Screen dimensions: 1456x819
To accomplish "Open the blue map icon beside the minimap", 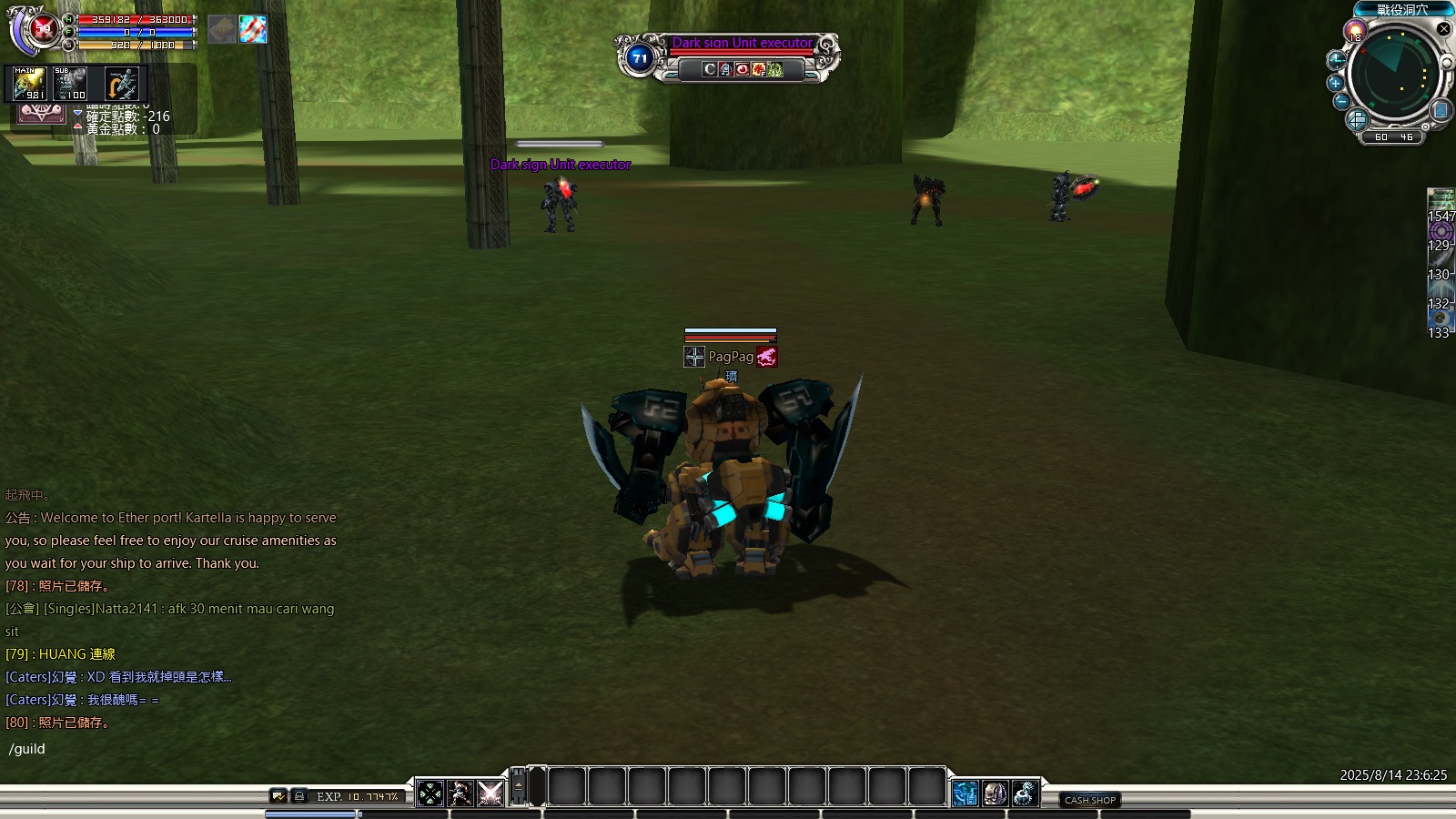I will point(1441,110).
